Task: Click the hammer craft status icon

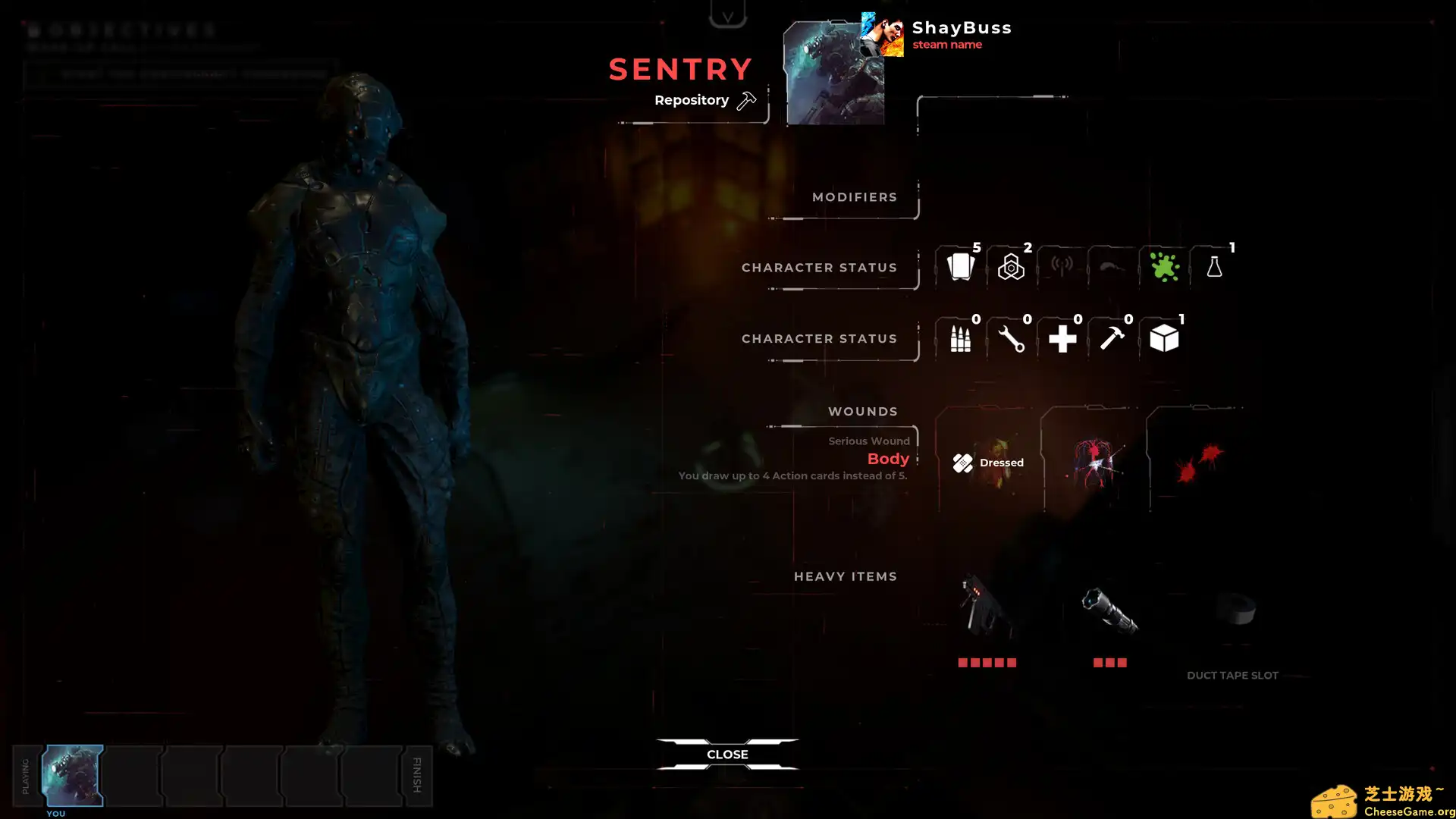Action: pyautogui.click(x=1112, y=338)
